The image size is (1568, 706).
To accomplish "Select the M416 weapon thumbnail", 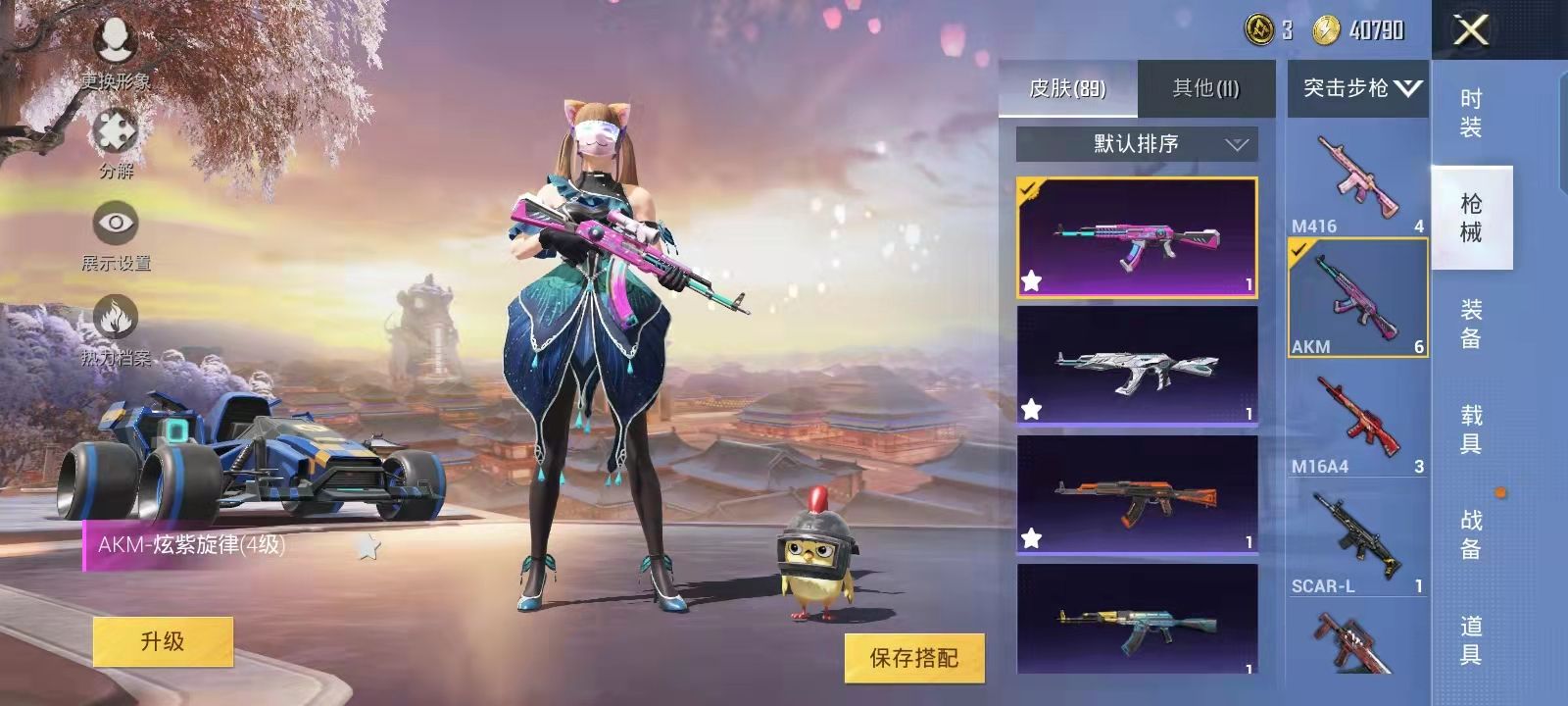I will 1356,176.
